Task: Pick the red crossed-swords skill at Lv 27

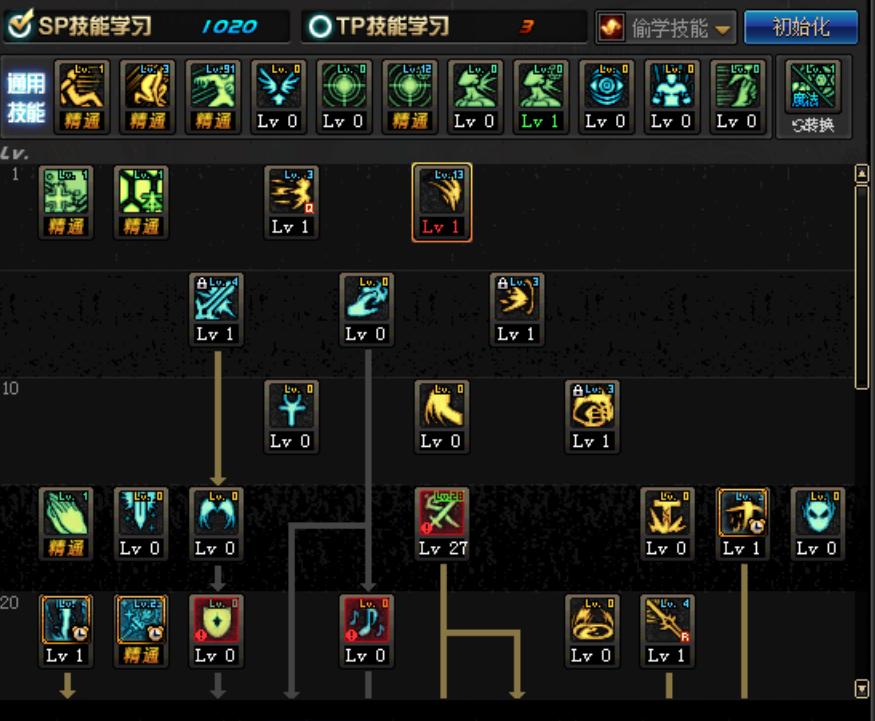Action: 442,515
